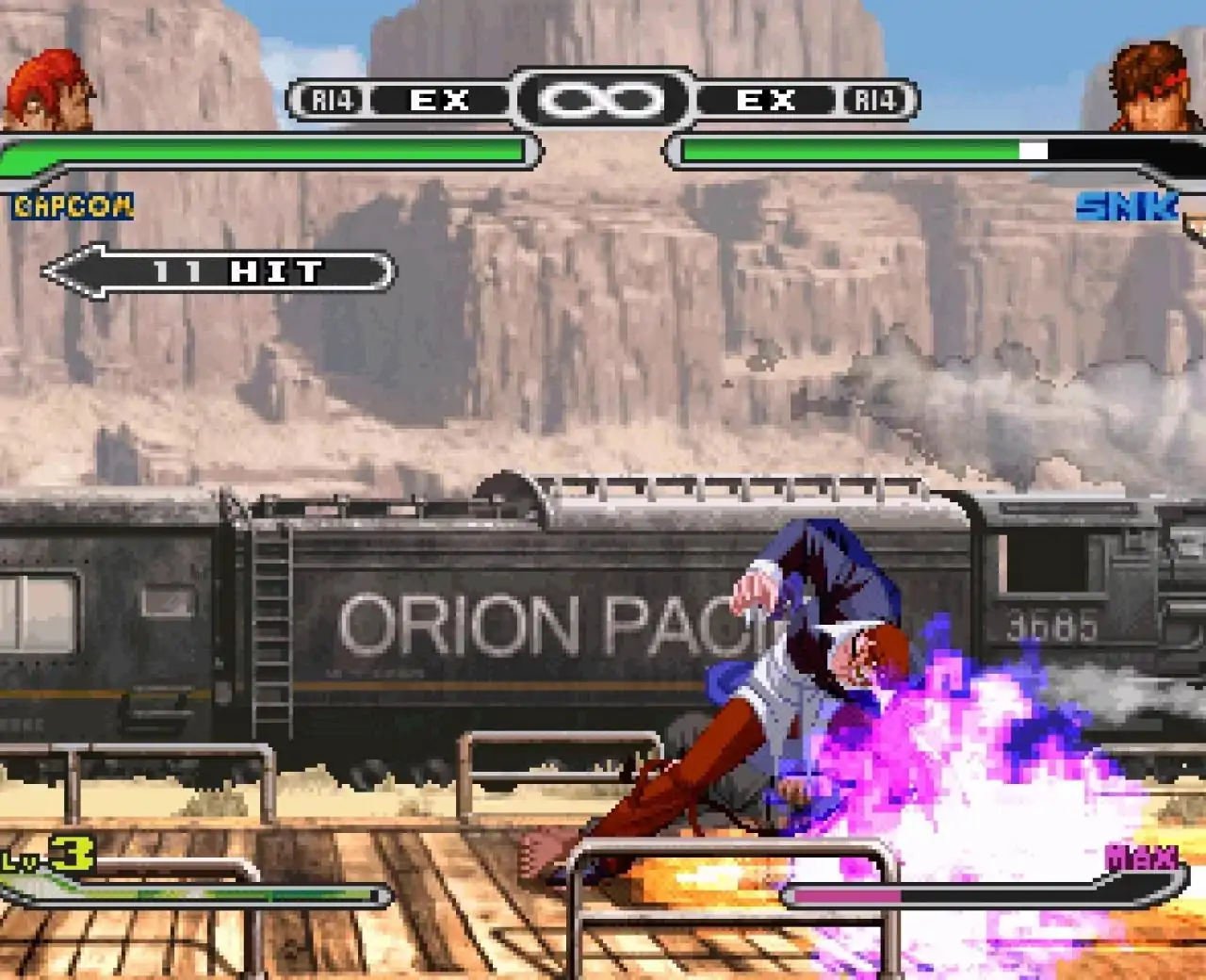Click the infinity timer symbol at top center

click(603, 97)
